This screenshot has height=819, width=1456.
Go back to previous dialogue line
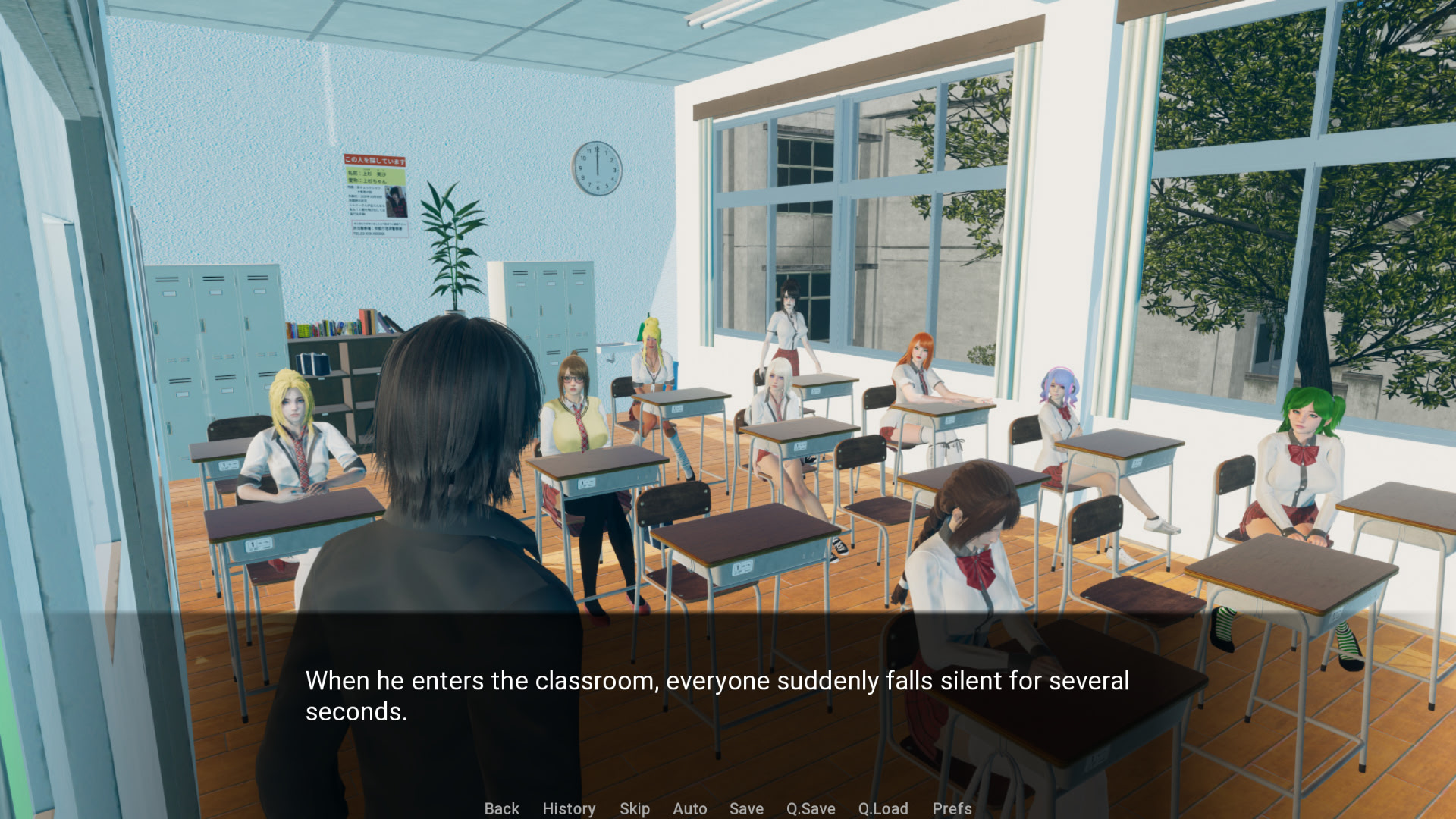tap(501, 808)
